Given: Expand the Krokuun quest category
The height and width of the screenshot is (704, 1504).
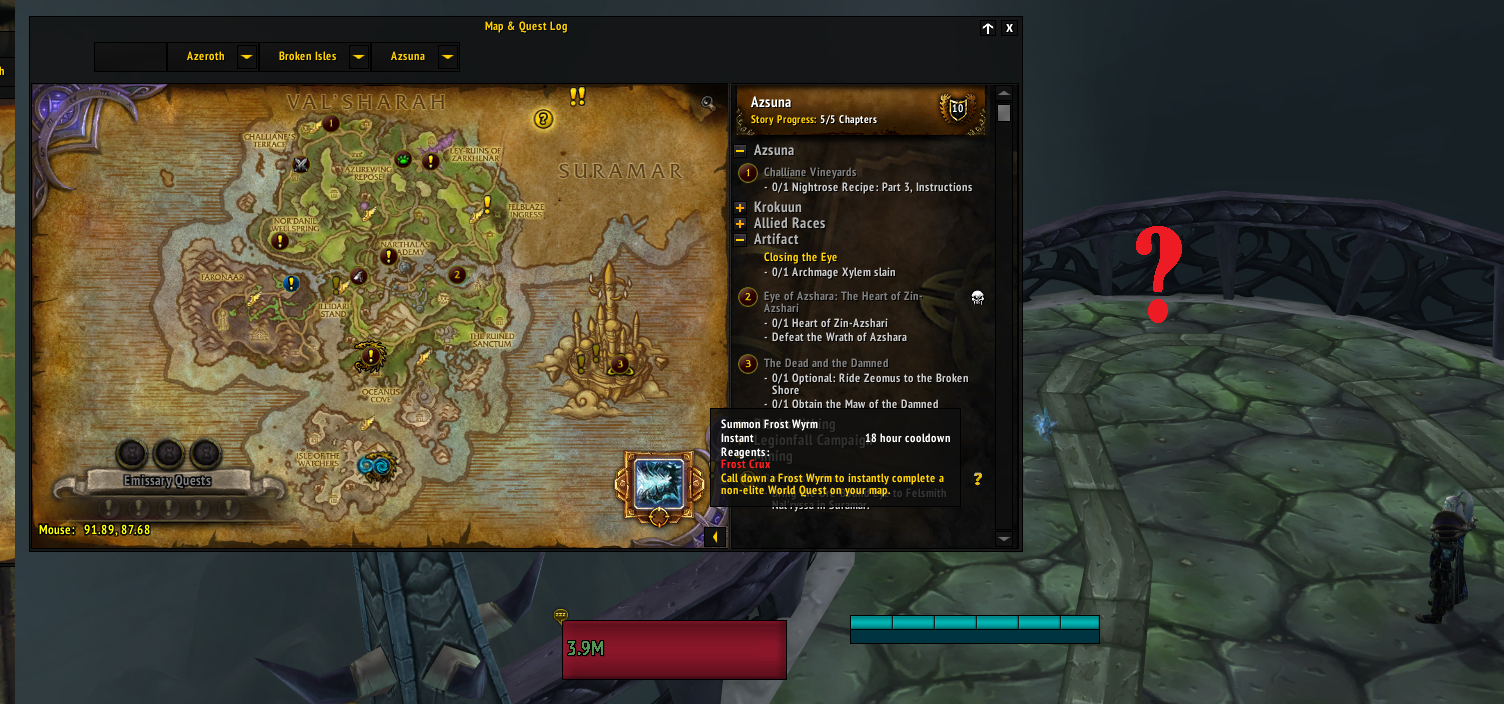Looking at the screenshot, I should coord(740,208).
